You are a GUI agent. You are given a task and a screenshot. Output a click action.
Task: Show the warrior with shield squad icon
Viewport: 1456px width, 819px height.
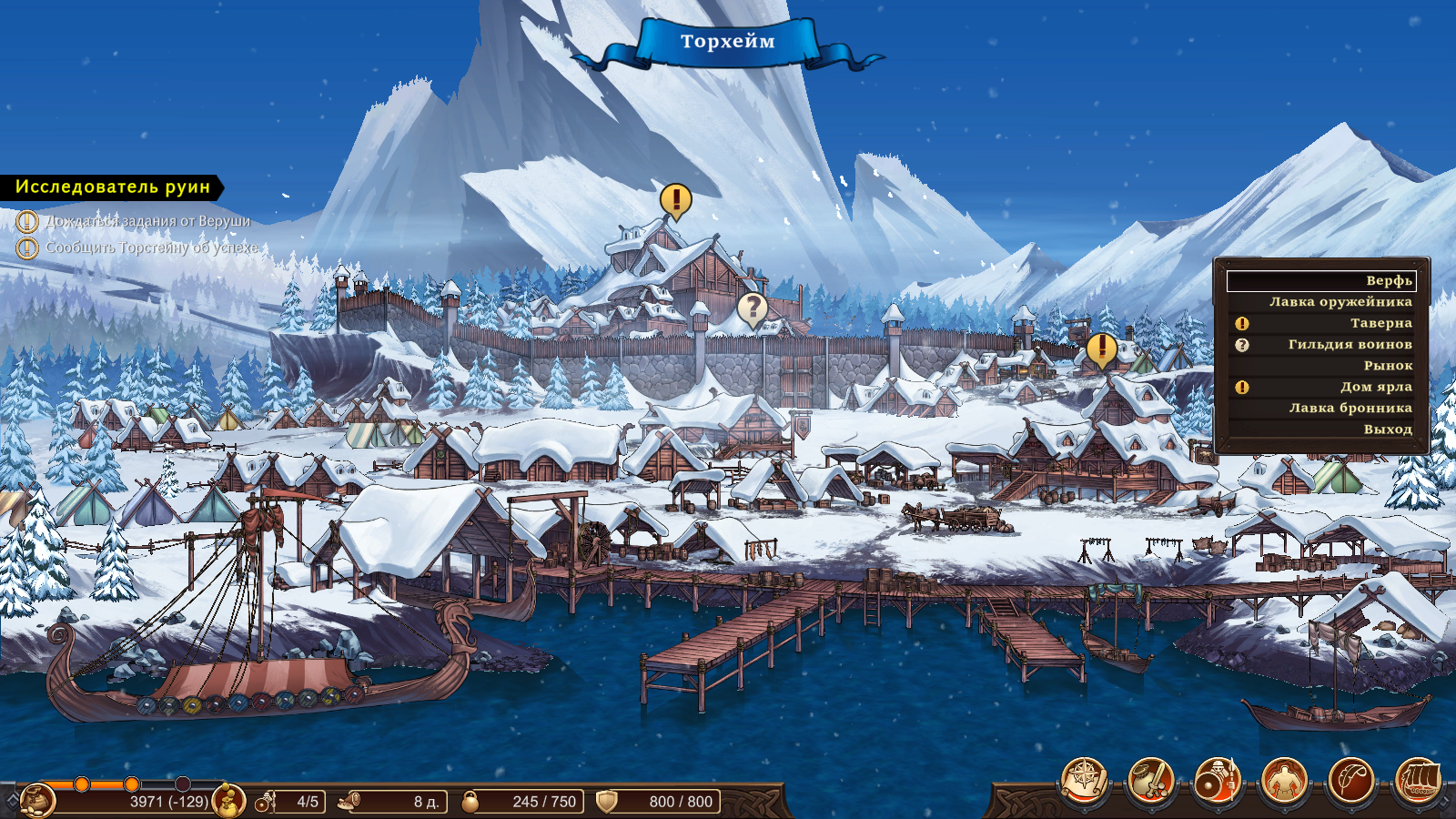1218,781
